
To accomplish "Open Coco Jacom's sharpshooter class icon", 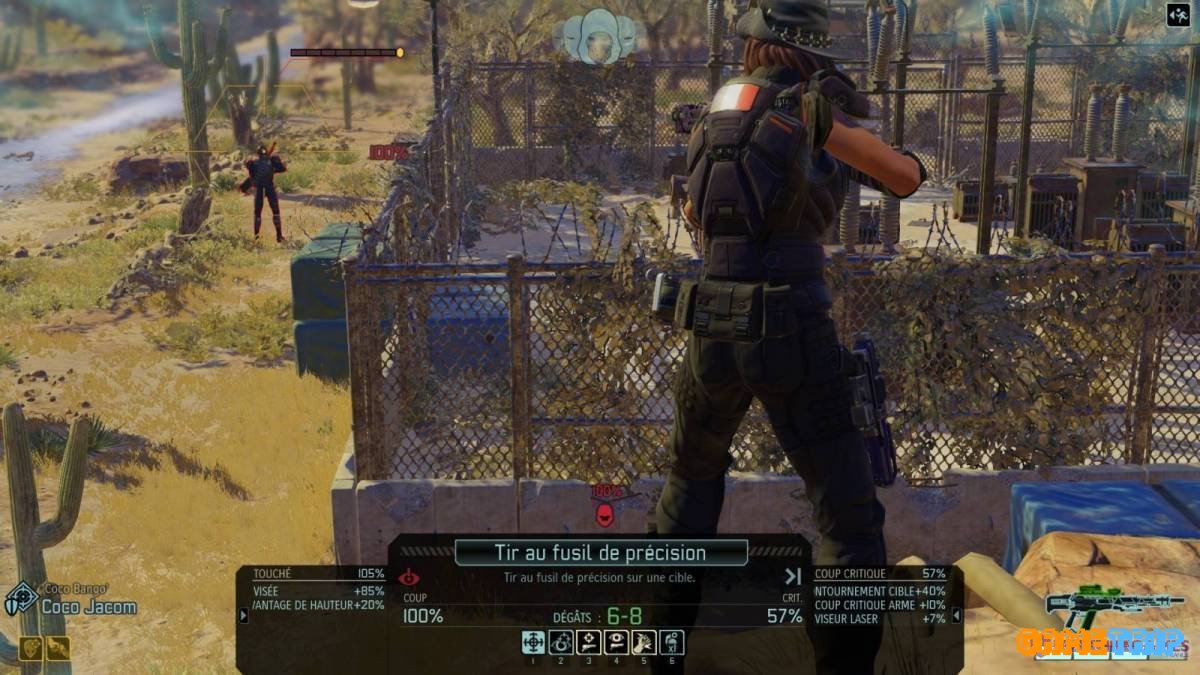I will pyautogui.click(x=21, y=599).
